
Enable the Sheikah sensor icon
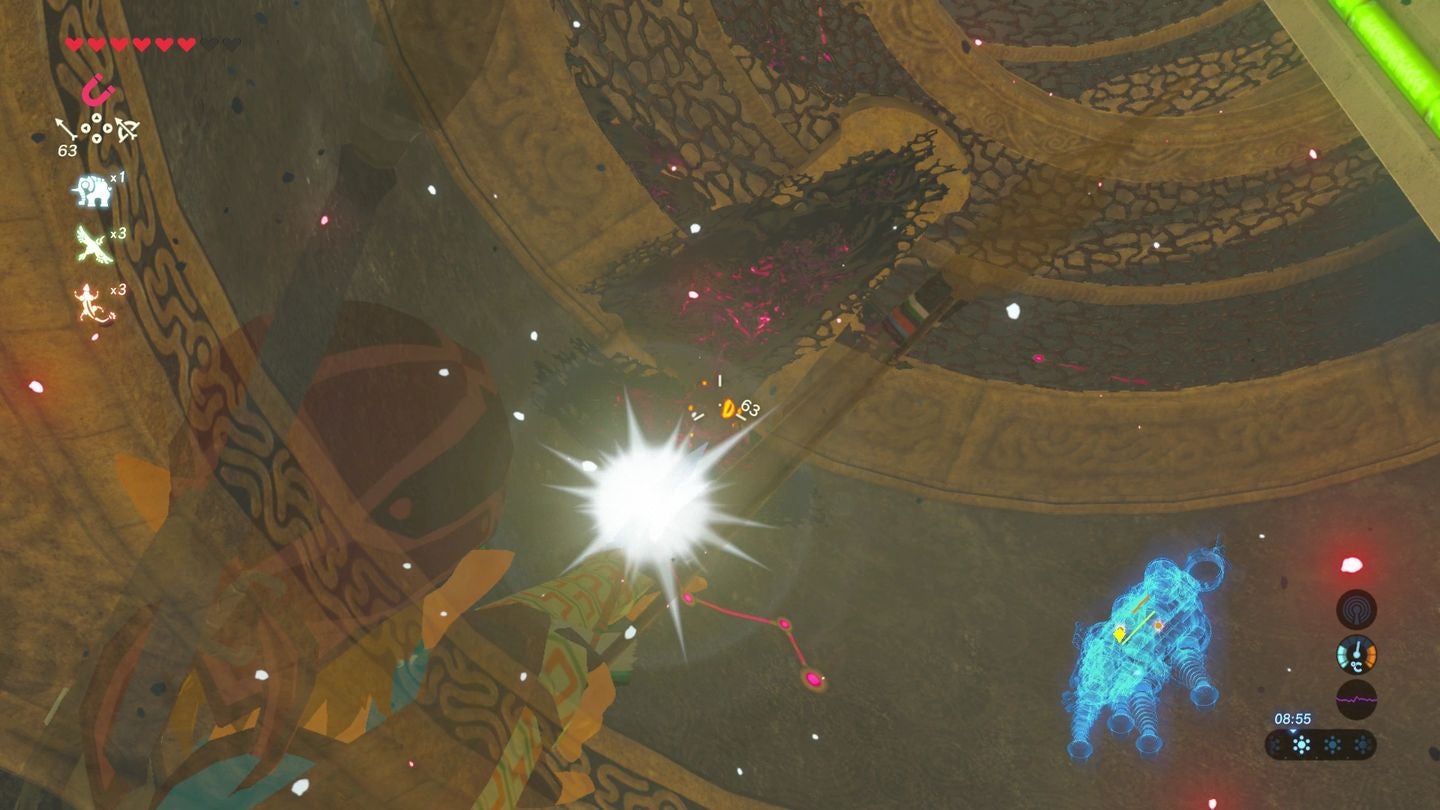pyautogui.click(x=1355, y=610)
